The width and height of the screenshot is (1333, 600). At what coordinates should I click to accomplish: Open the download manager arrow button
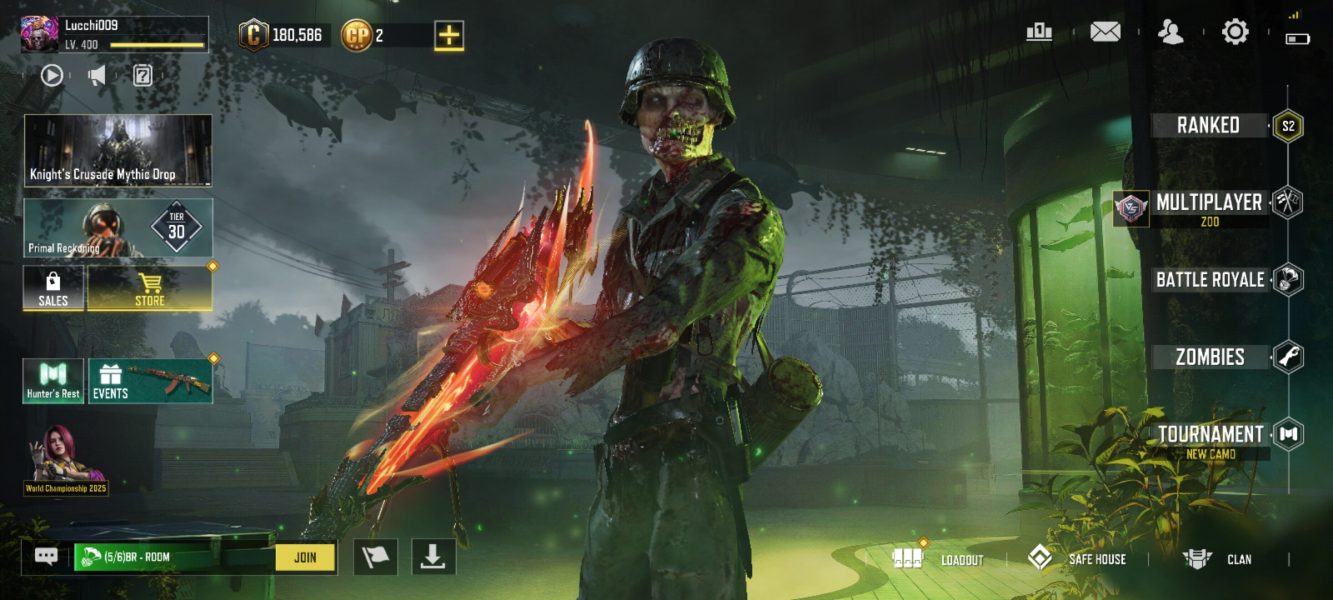click(x=432, y=557)
